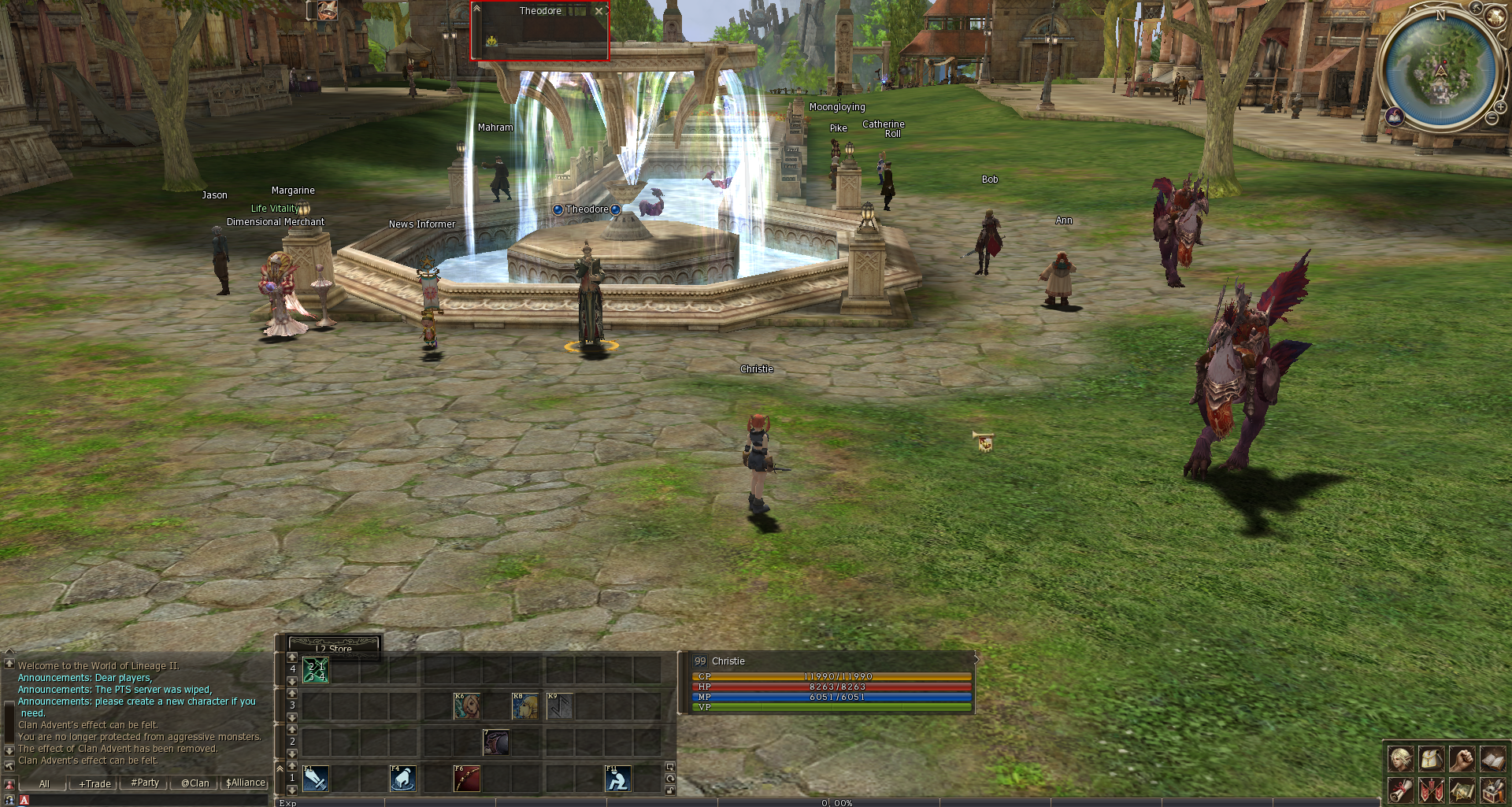1512x807 pixels.
Task: Switch to the +Trade chat tab
Action: [94, 783]
